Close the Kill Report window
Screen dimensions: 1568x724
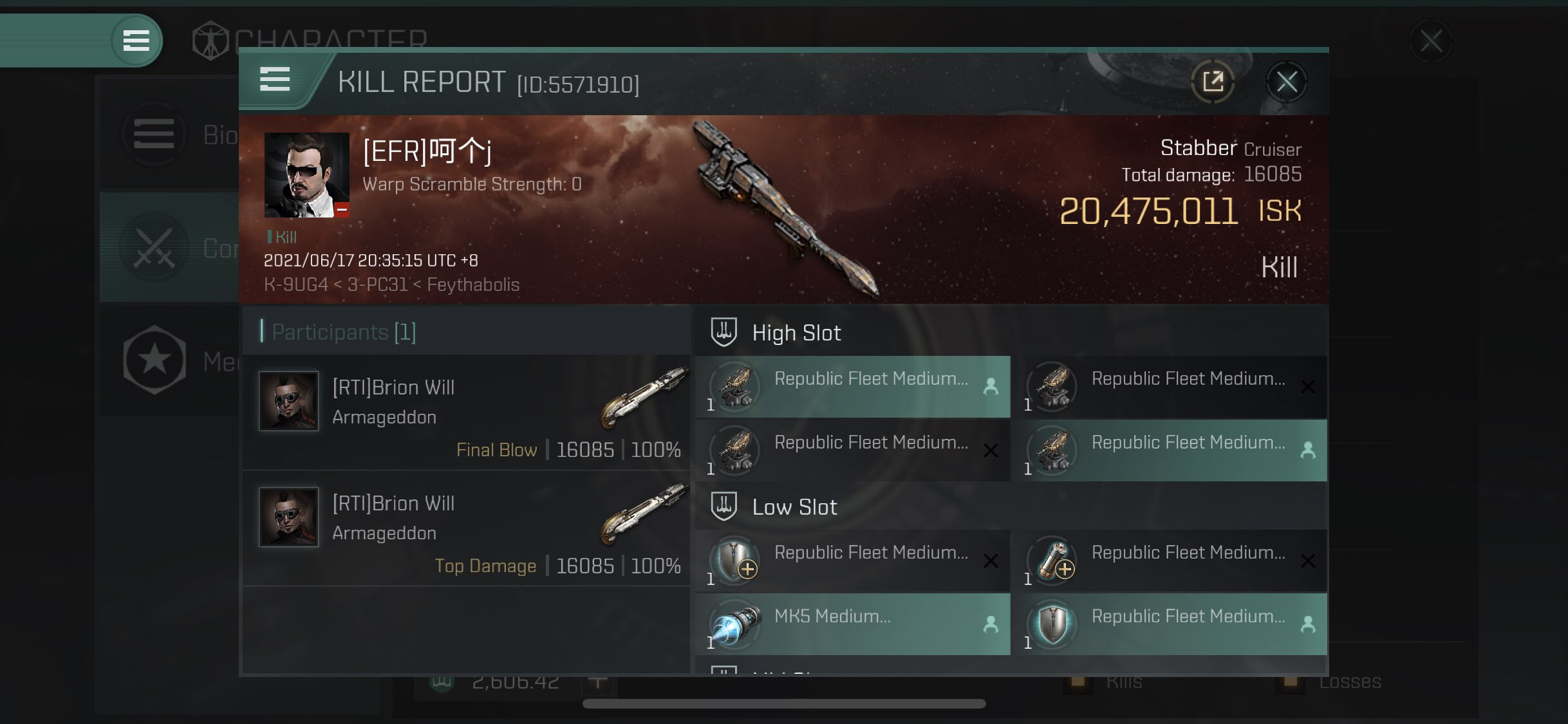[x=1286, y=82]
